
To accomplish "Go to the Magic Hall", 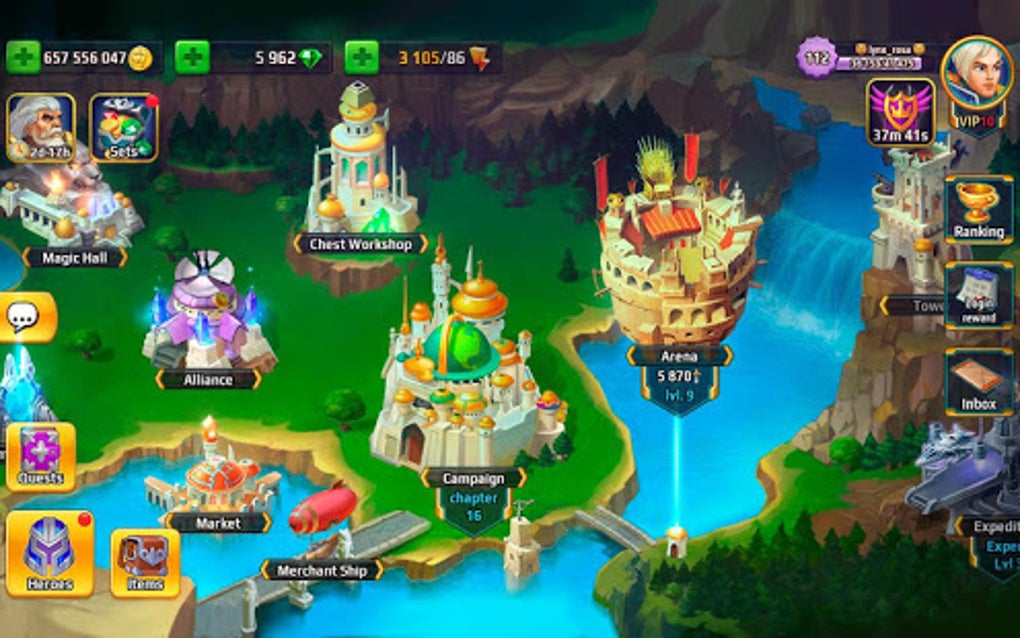I will tap(70, 210).
